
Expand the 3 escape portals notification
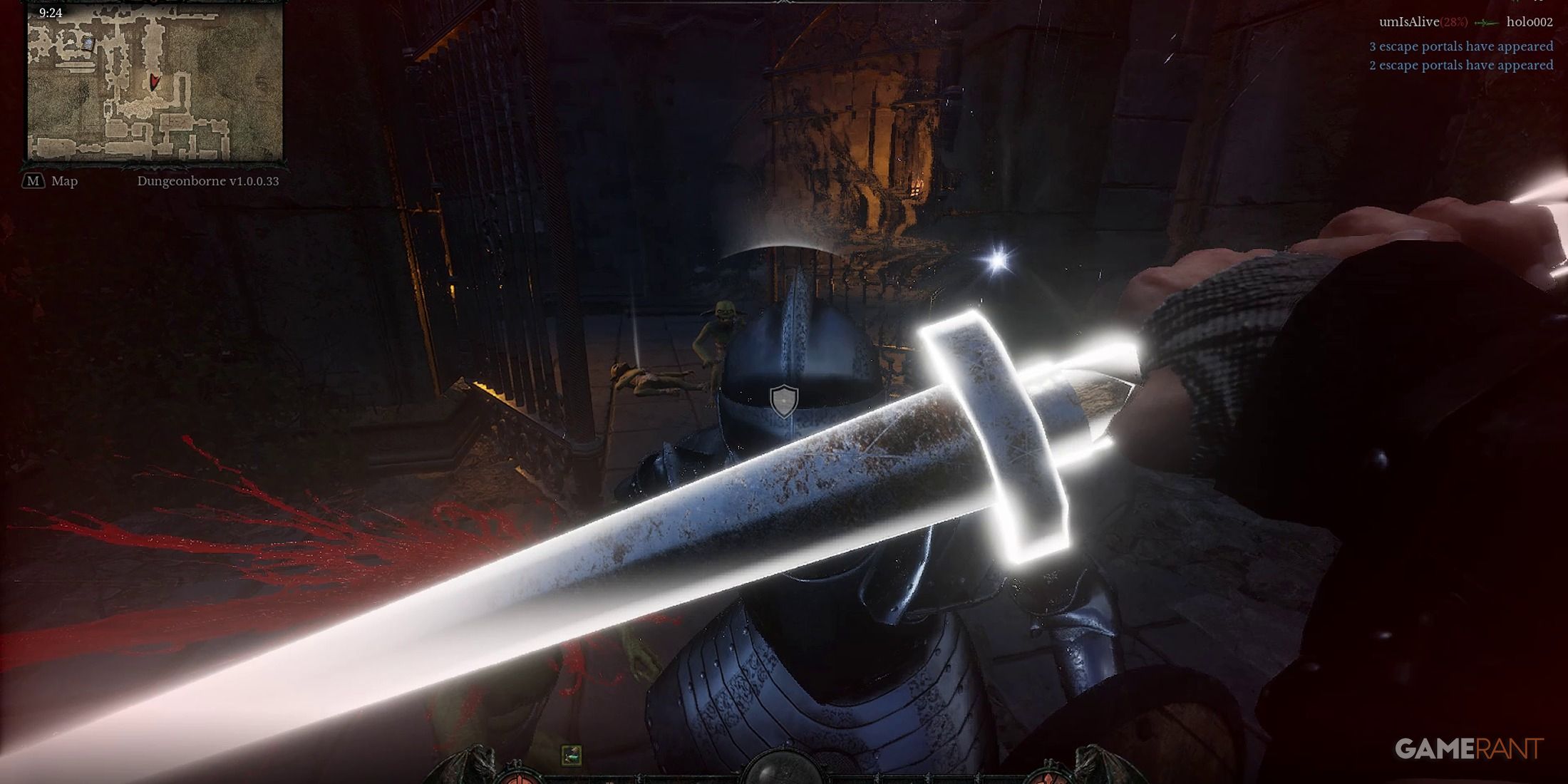click(1460, 46)
